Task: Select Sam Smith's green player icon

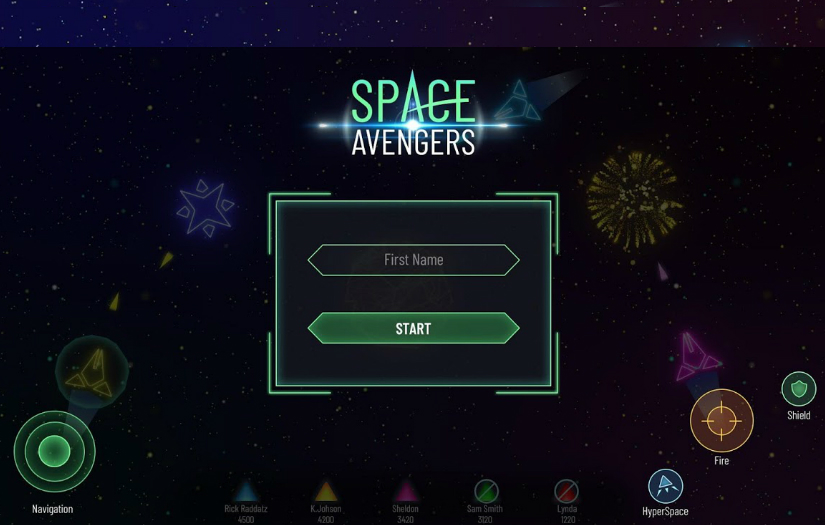Action: (x=486, y=491)
